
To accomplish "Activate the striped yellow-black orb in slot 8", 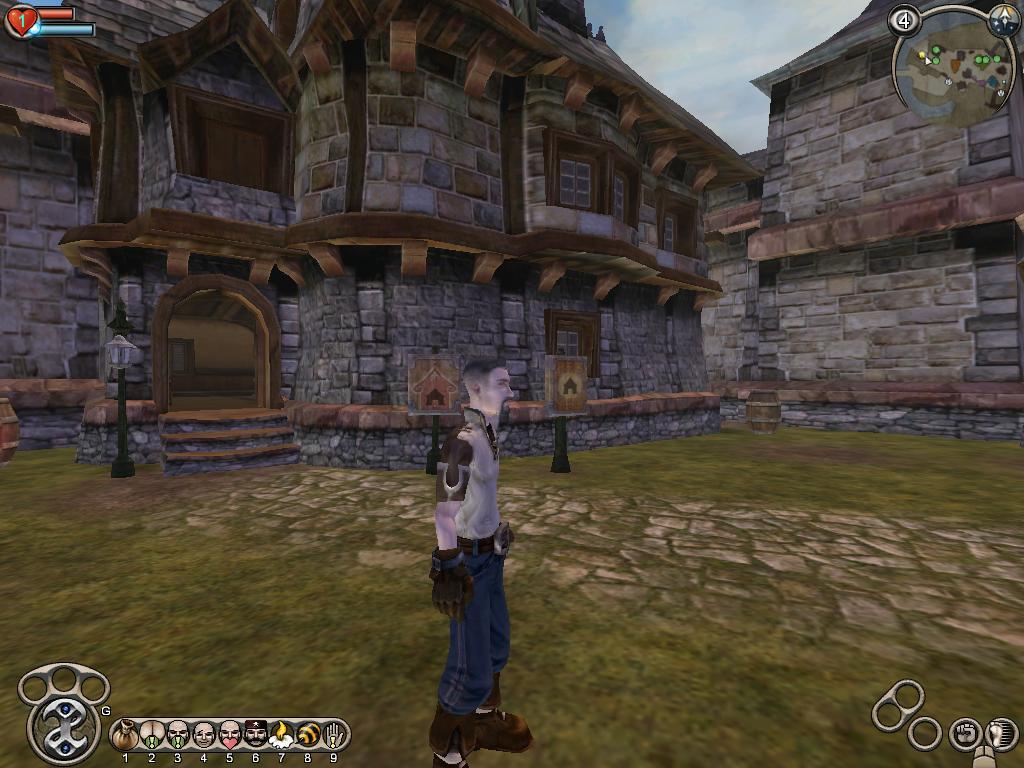I will pyautogui.click(x=308, y=735).
